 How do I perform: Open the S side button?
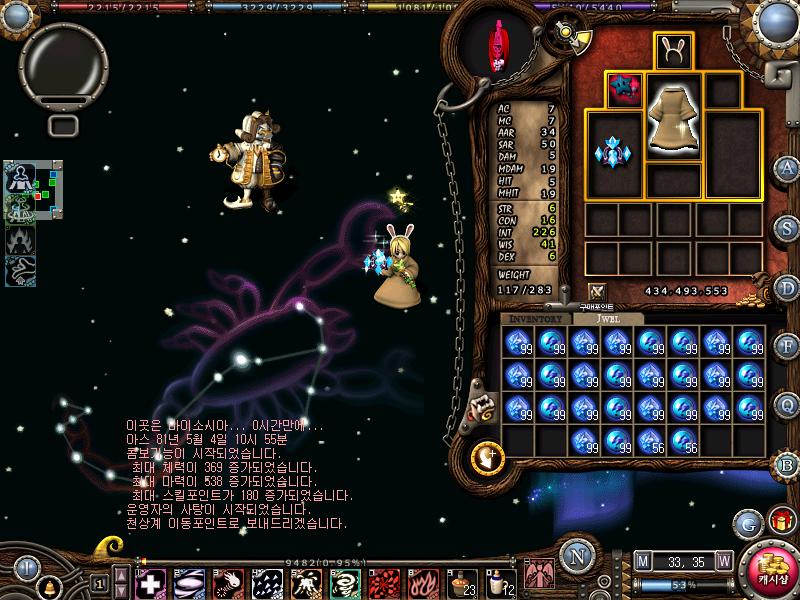(x=788, y=227)
